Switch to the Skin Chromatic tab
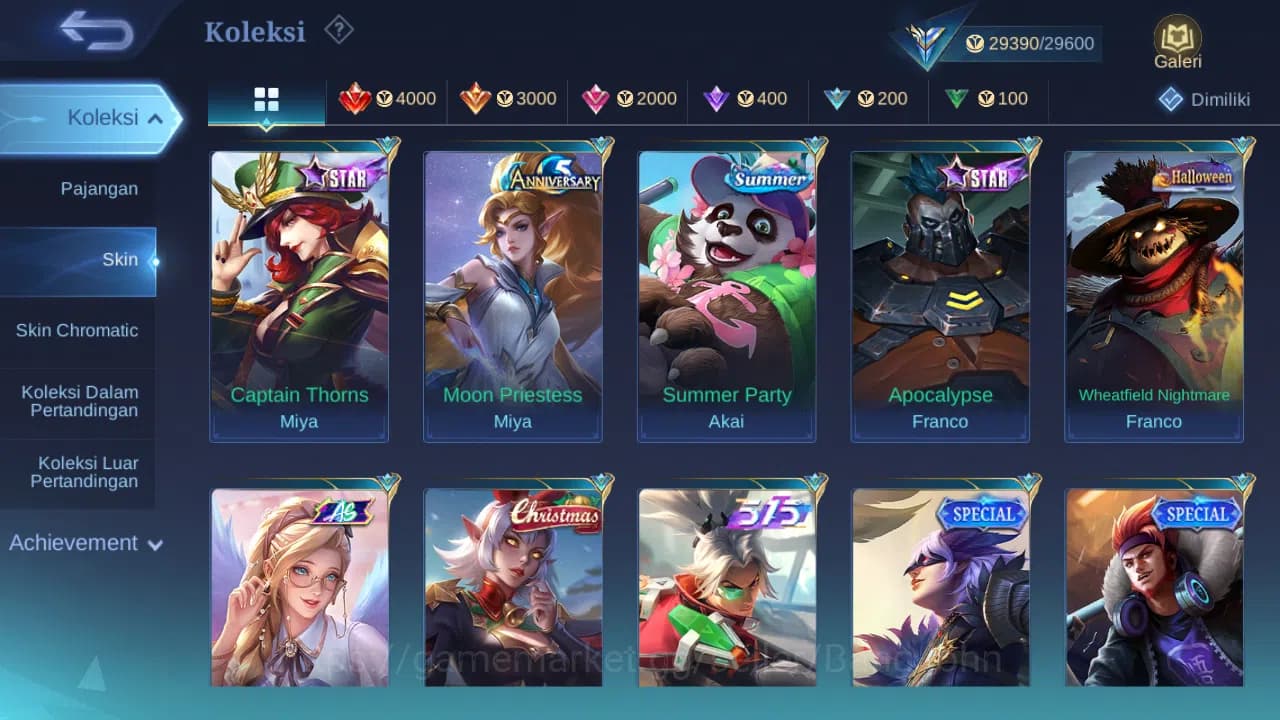1280x720 pixels. click(79, 330)
